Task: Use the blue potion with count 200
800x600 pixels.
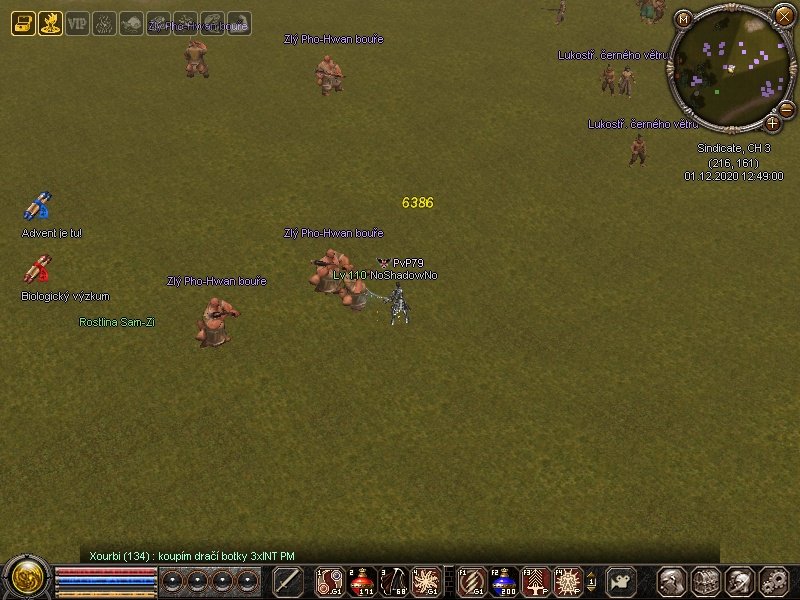Action: (501, 581)
